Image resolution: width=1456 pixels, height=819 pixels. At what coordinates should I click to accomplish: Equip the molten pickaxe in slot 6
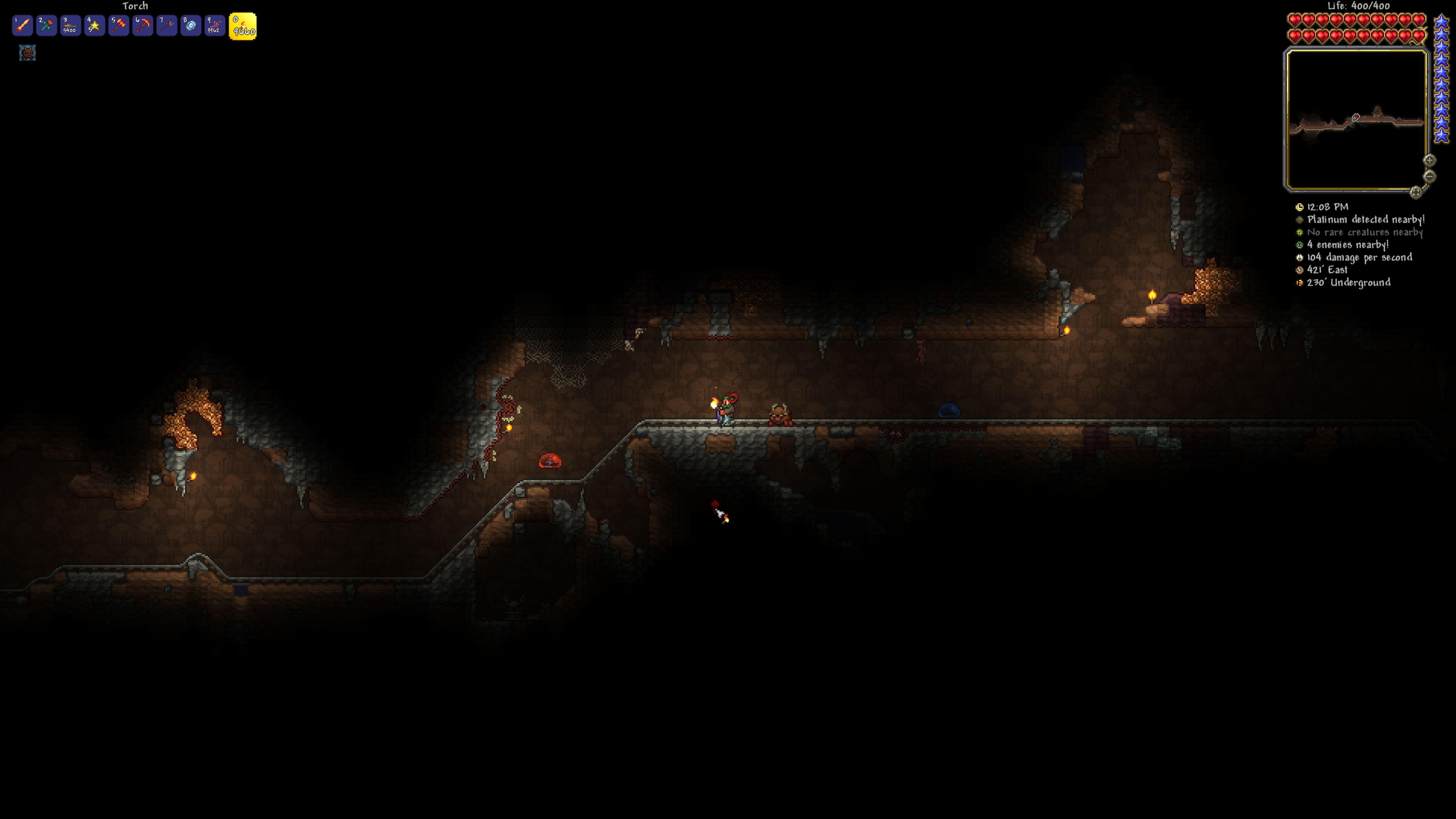coord(142,26)
